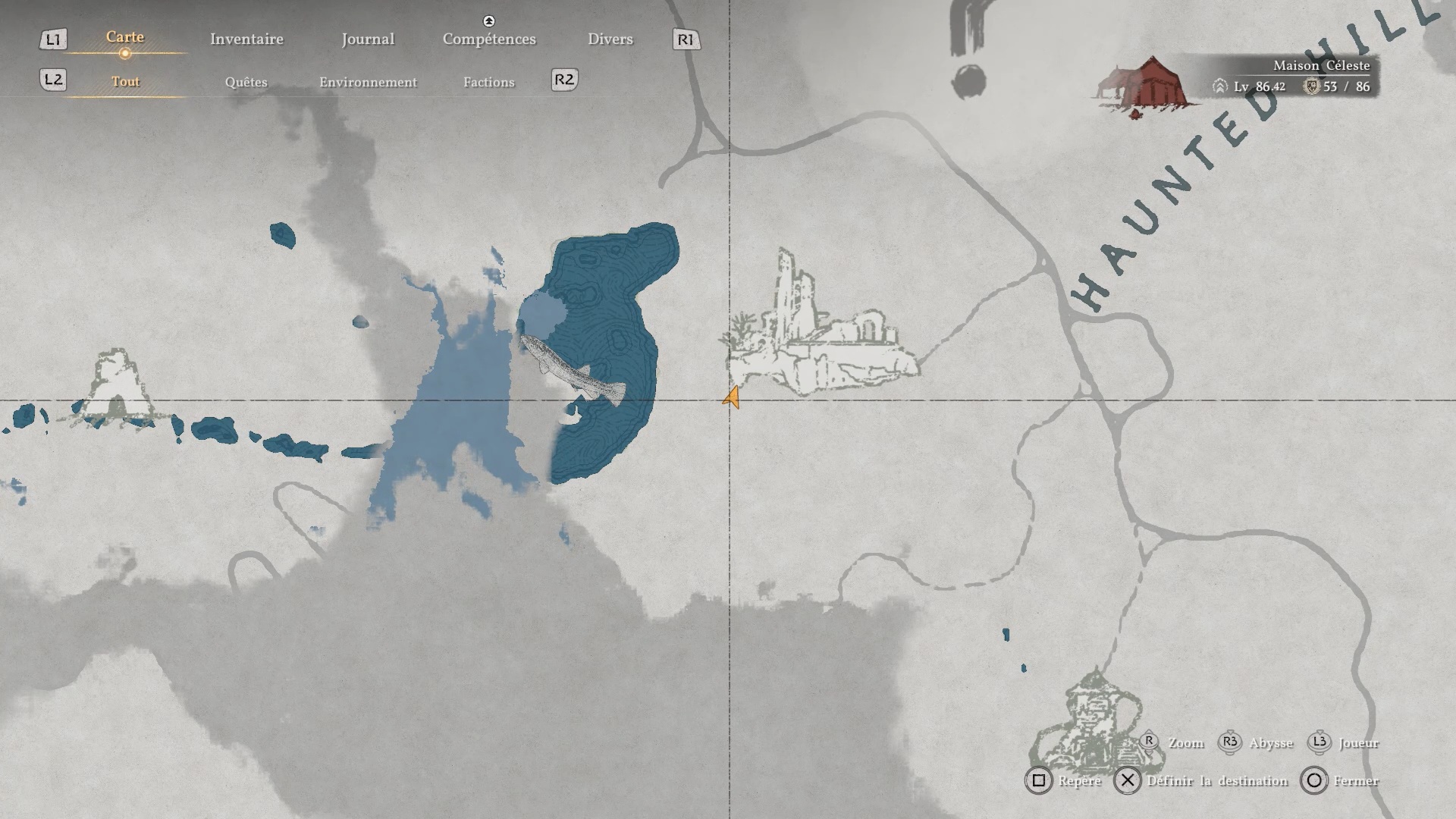Switch to the Compétences tab
Viewport: 1456px width, 819px height.
(x=489, y=39)
